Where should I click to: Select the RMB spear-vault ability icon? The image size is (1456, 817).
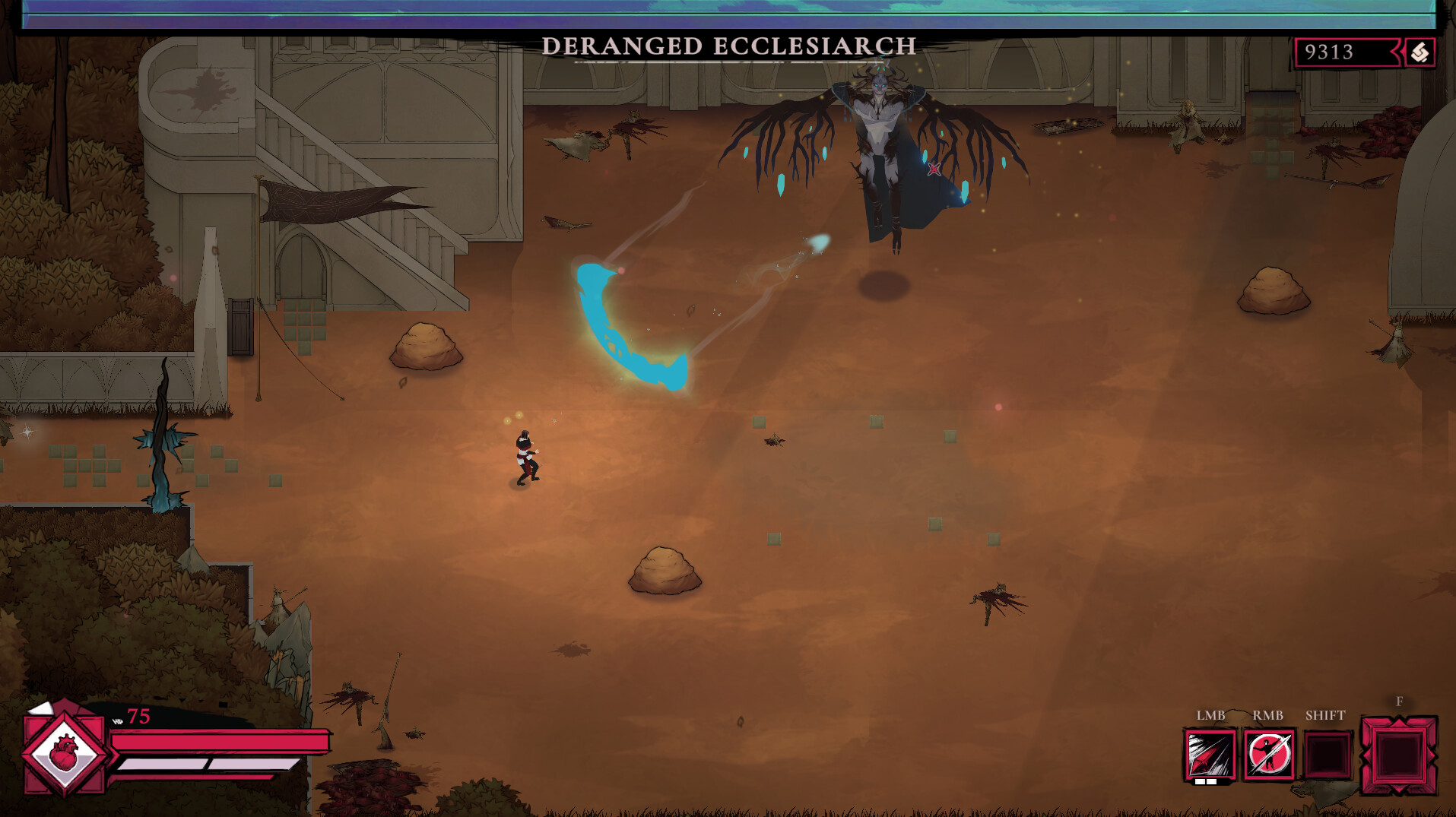pos(1269,755)
